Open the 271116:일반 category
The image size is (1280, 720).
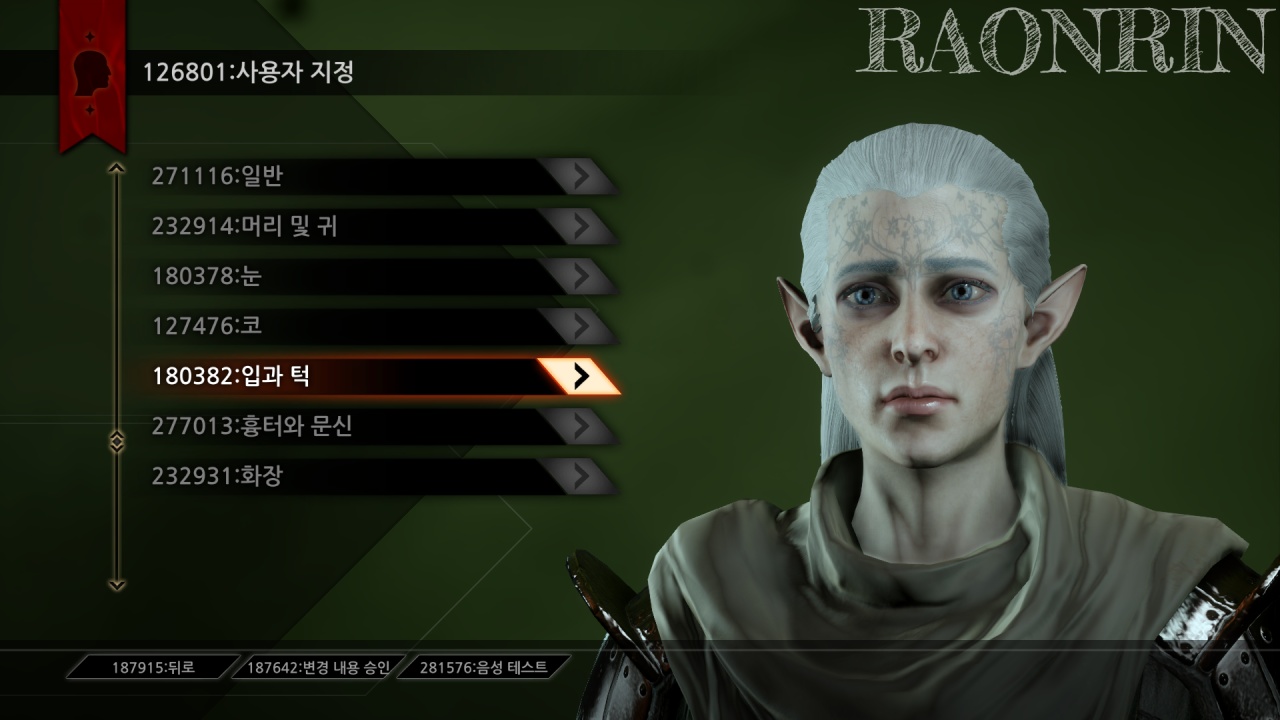[x=380, y=177]
